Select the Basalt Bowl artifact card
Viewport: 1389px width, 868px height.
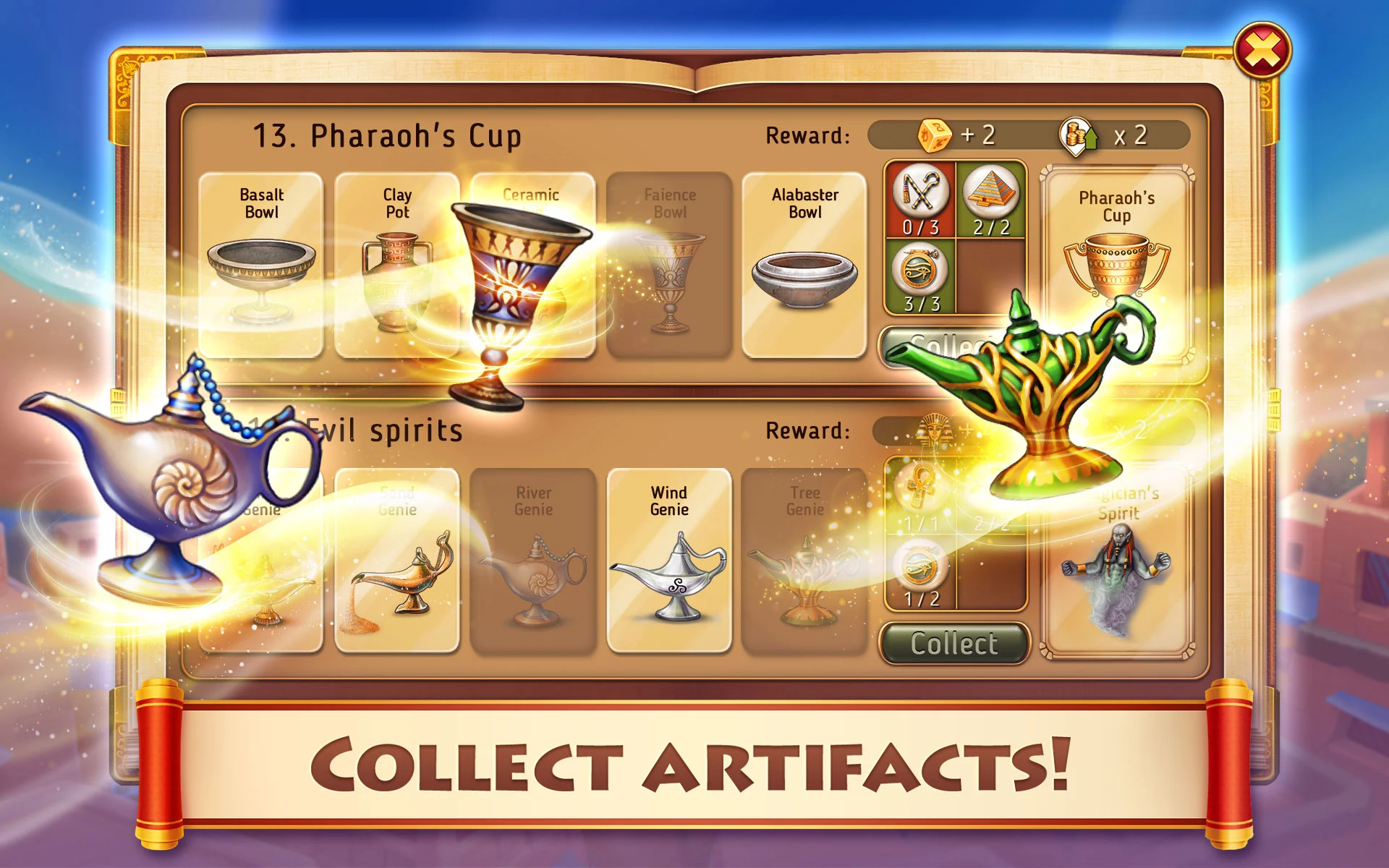[x=261, y=264]
